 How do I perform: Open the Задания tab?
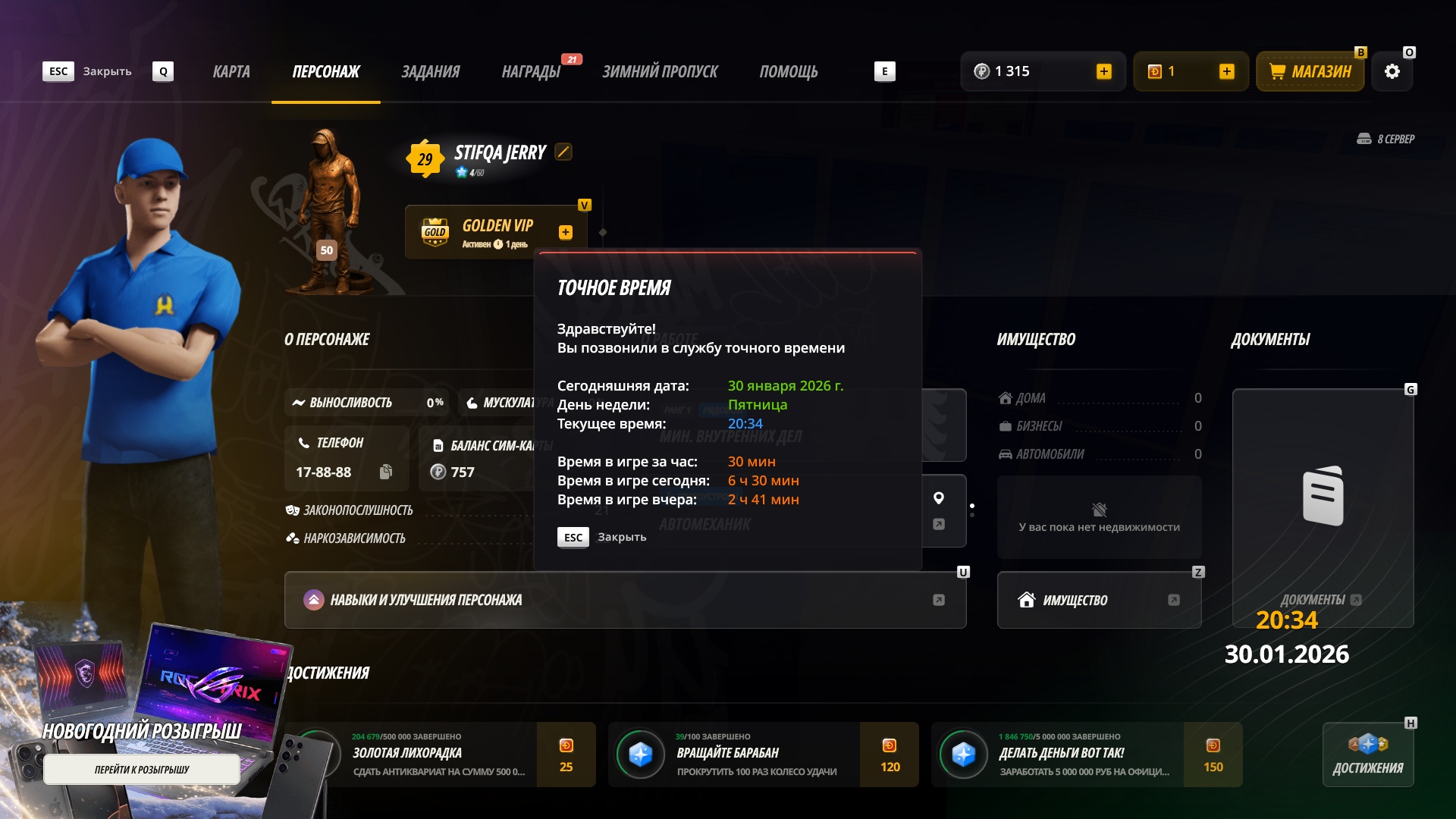[430, 72]
